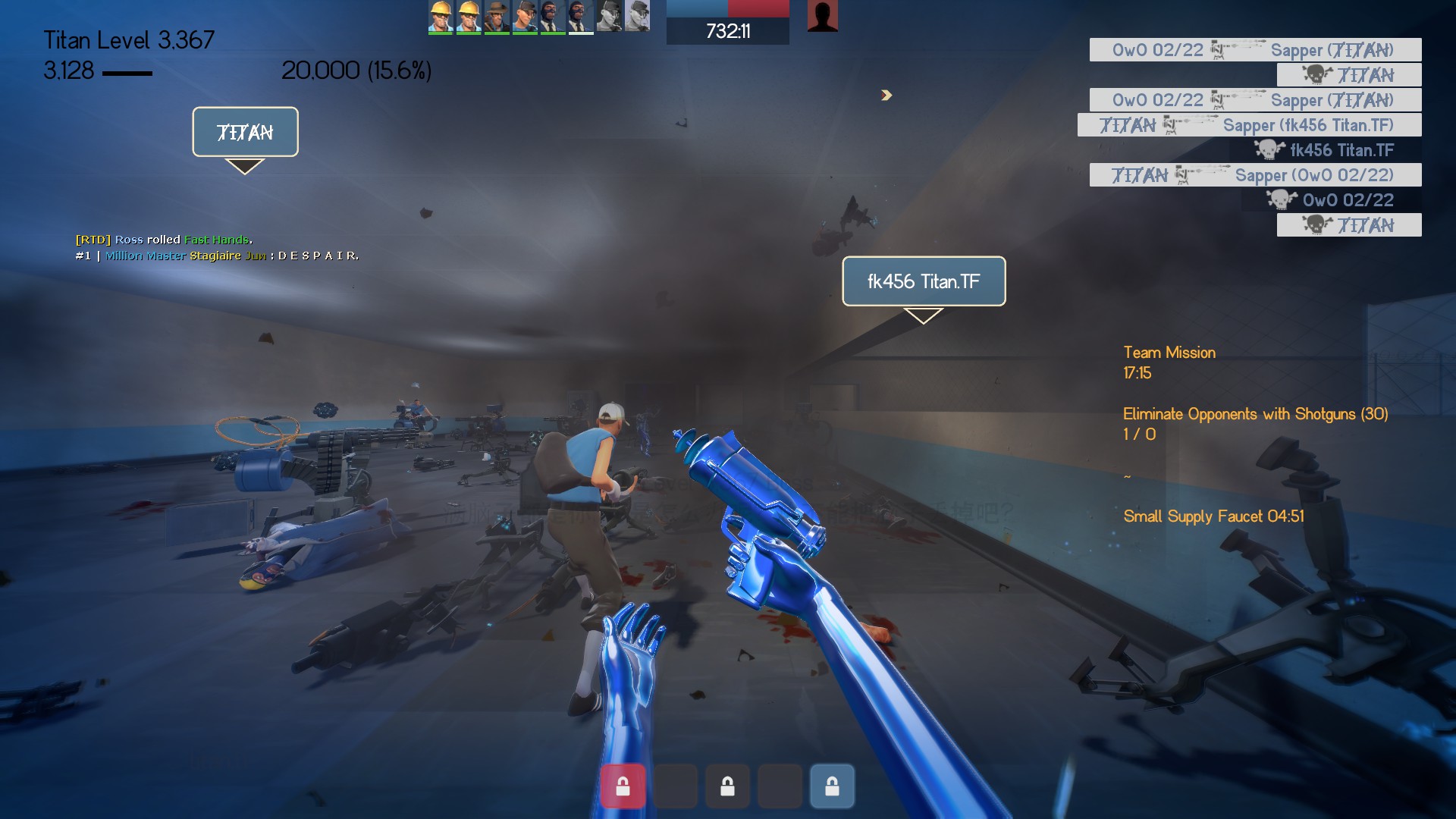The image size is (1456, 819).
Task: Open the Team Mission tracker
Action: [x=1169, y=353]
